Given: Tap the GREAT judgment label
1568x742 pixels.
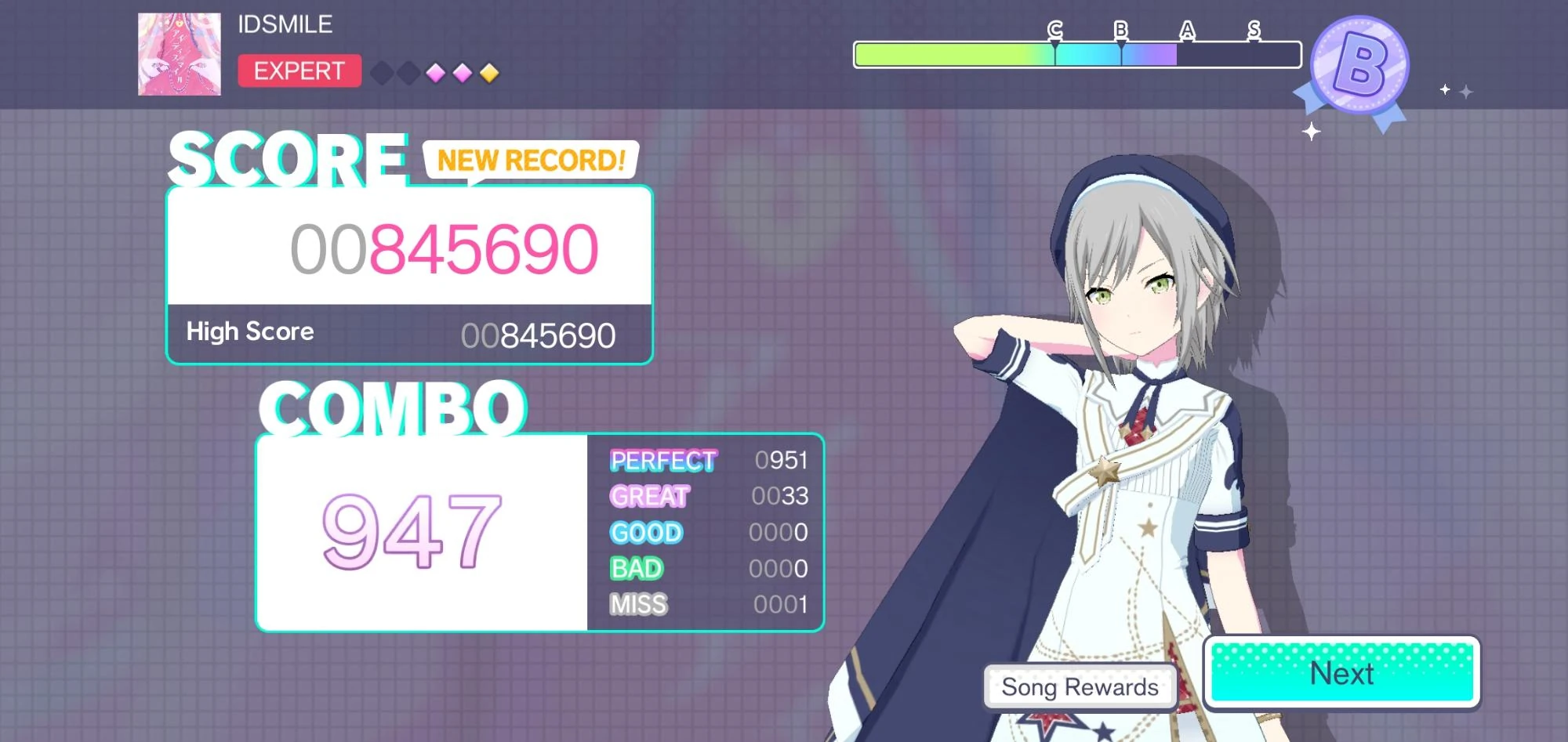Looking at the screenshot, I should (x=648, y=497).
